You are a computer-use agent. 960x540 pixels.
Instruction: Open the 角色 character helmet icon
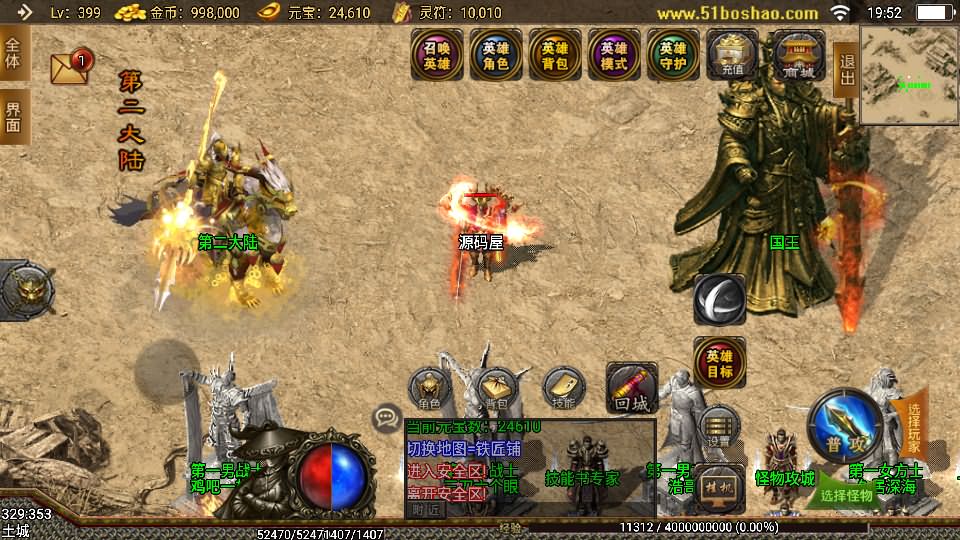[x=430, y=390]
